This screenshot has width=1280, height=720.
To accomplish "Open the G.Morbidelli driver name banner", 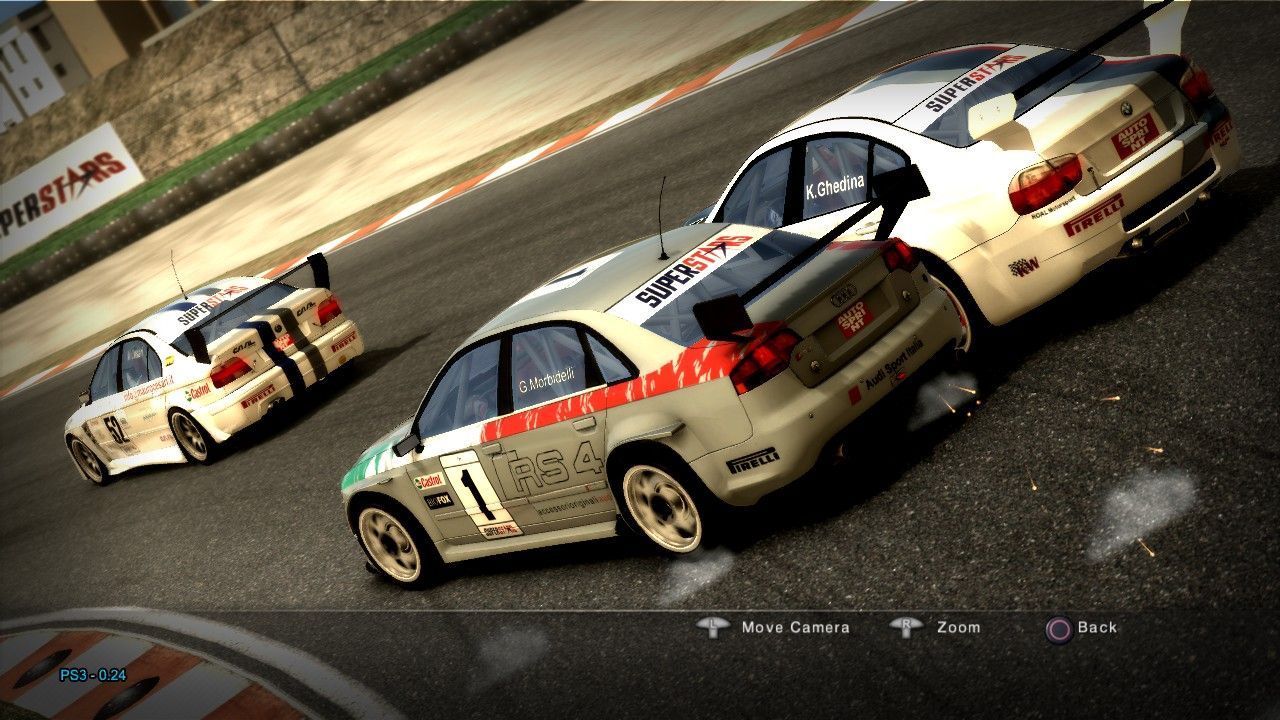I will click(548, 380).
